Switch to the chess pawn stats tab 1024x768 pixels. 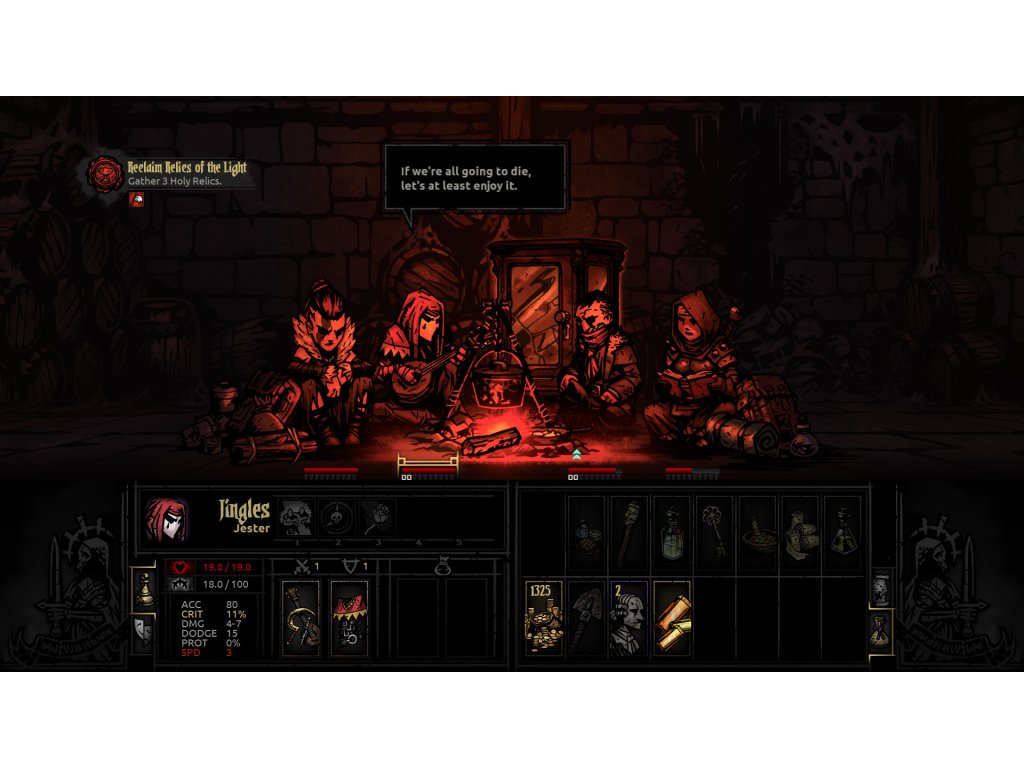click(x=144, y=590)
